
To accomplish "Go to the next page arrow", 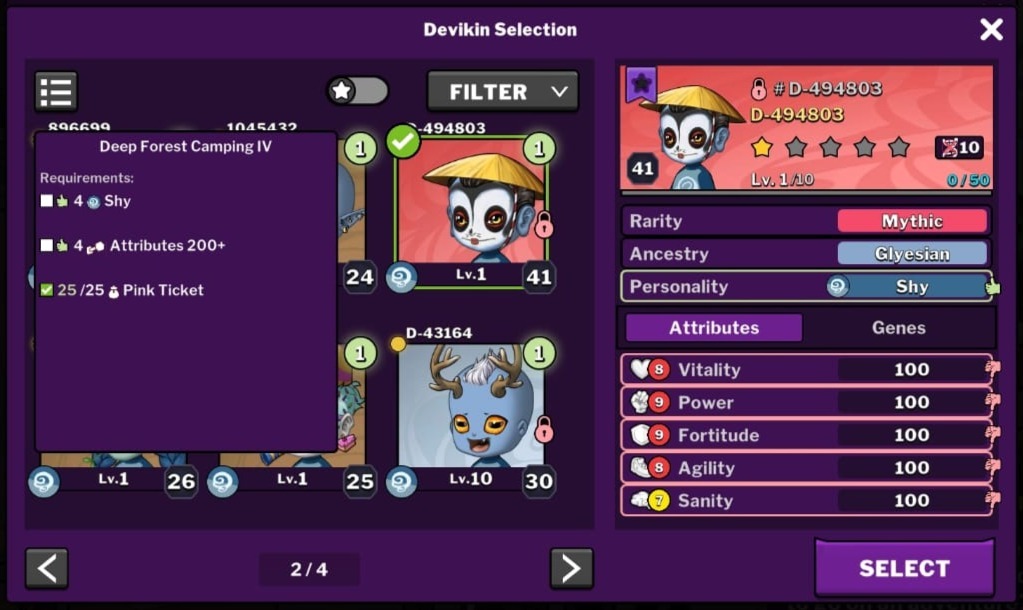I will (571, 568).
